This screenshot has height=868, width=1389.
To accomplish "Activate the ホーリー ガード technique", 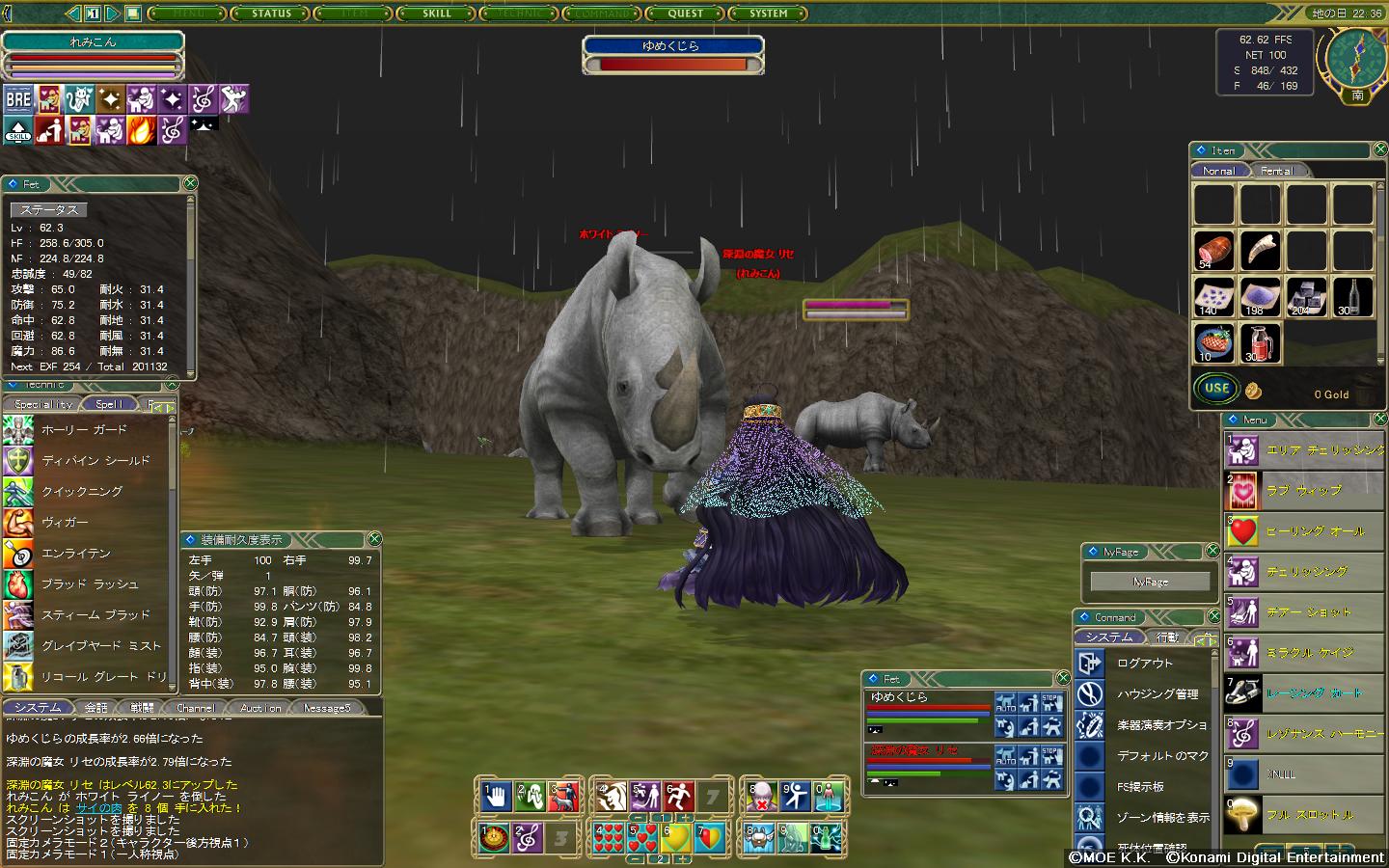I will pos(84,430).
